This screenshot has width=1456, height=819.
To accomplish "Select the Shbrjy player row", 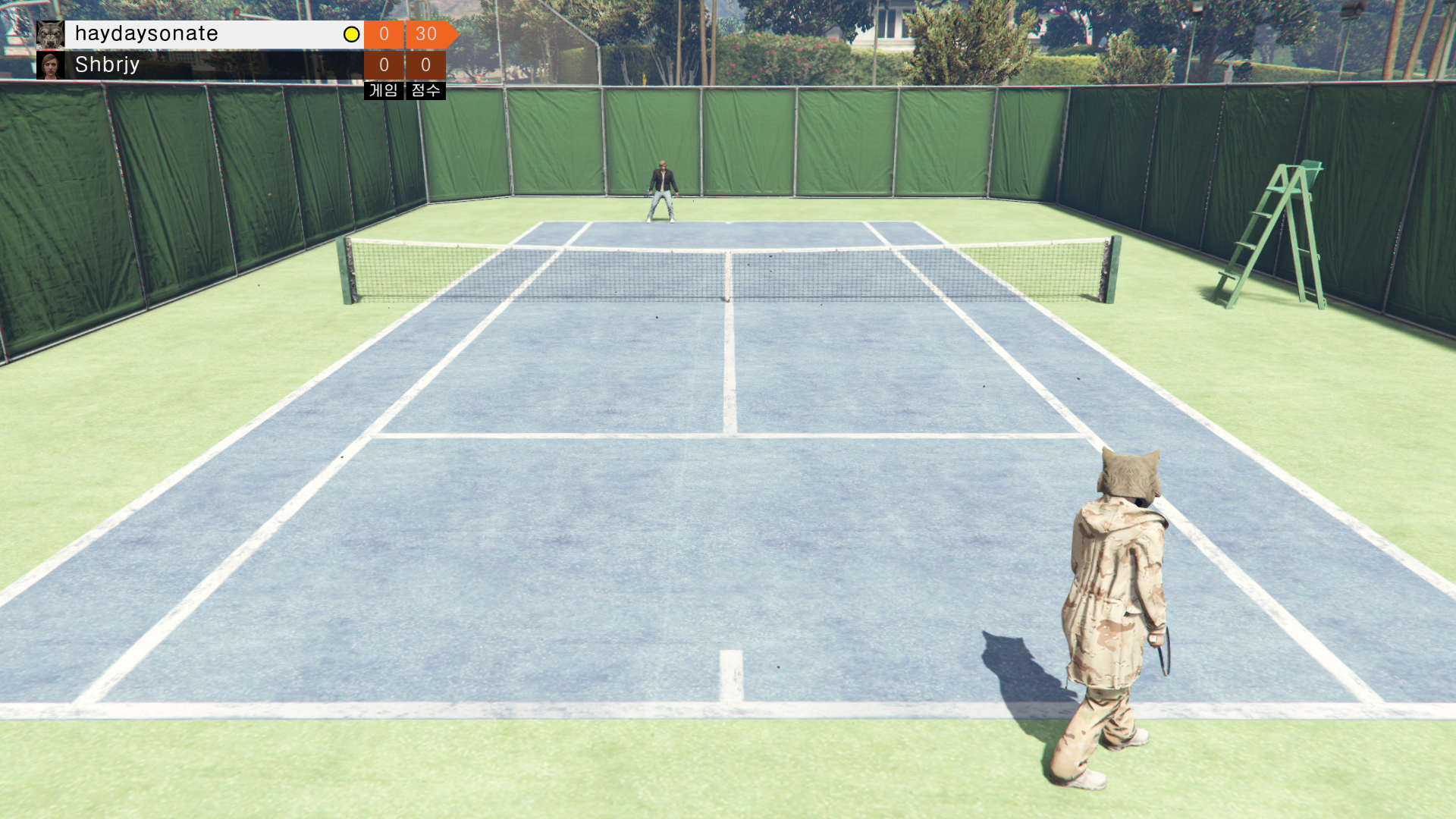I will (205, 65).
